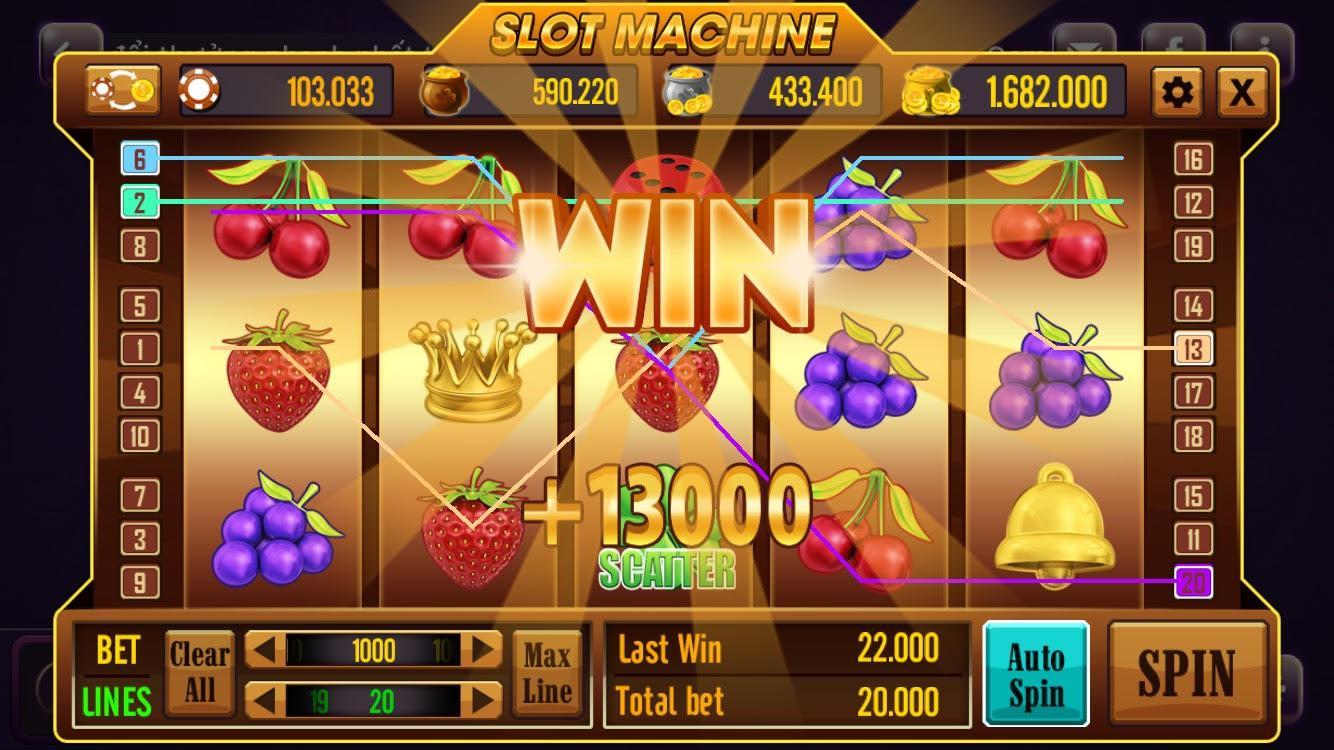Toggle payline number 6
This screenshot has width=1334, height=750.
140,157
